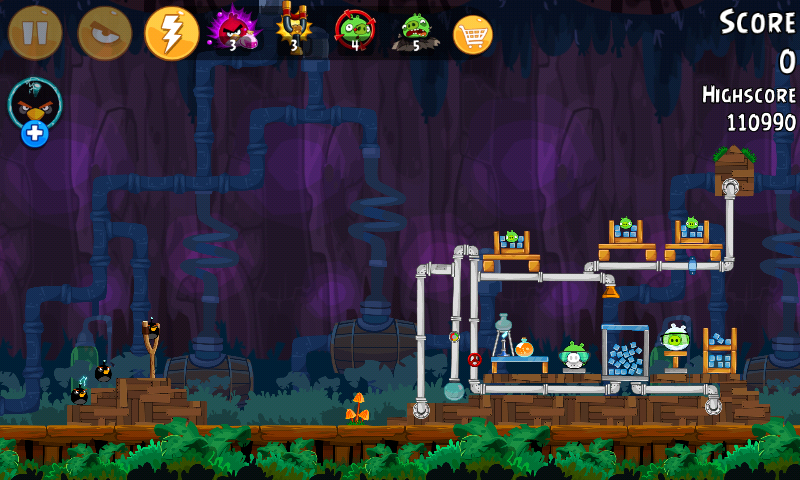
Task: Add a bomb bird with the plus button
Action: [35, 132]
